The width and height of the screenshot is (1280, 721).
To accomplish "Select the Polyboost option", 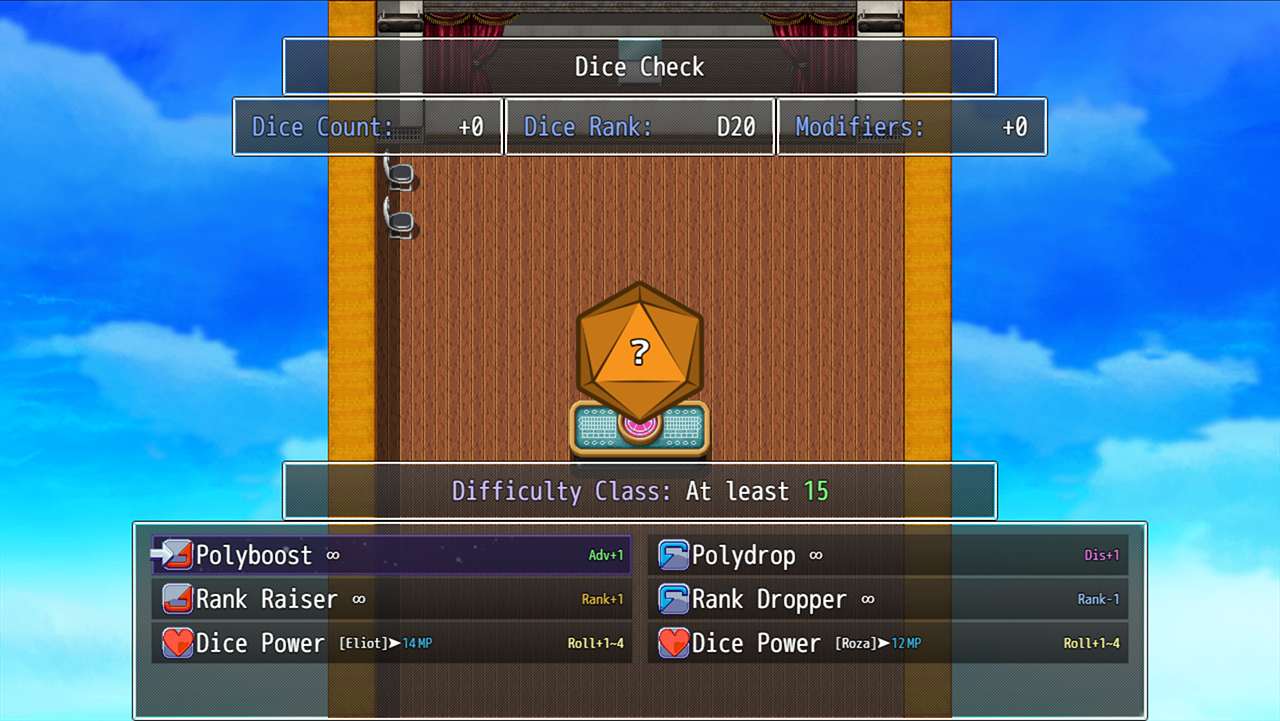I will [x=391, y=555].
